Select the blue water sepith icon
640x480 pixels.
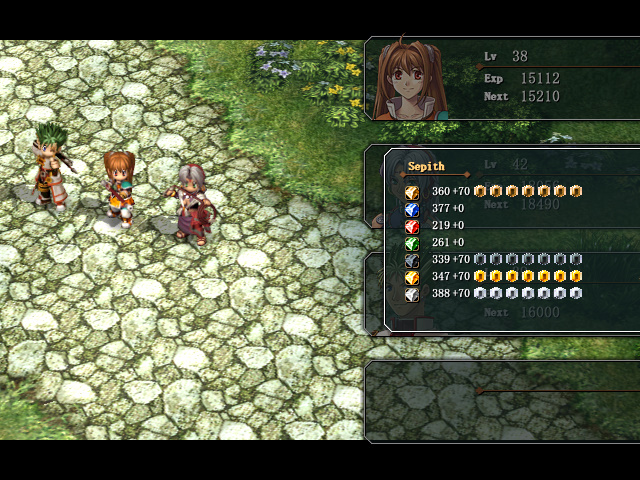(411, 209)
